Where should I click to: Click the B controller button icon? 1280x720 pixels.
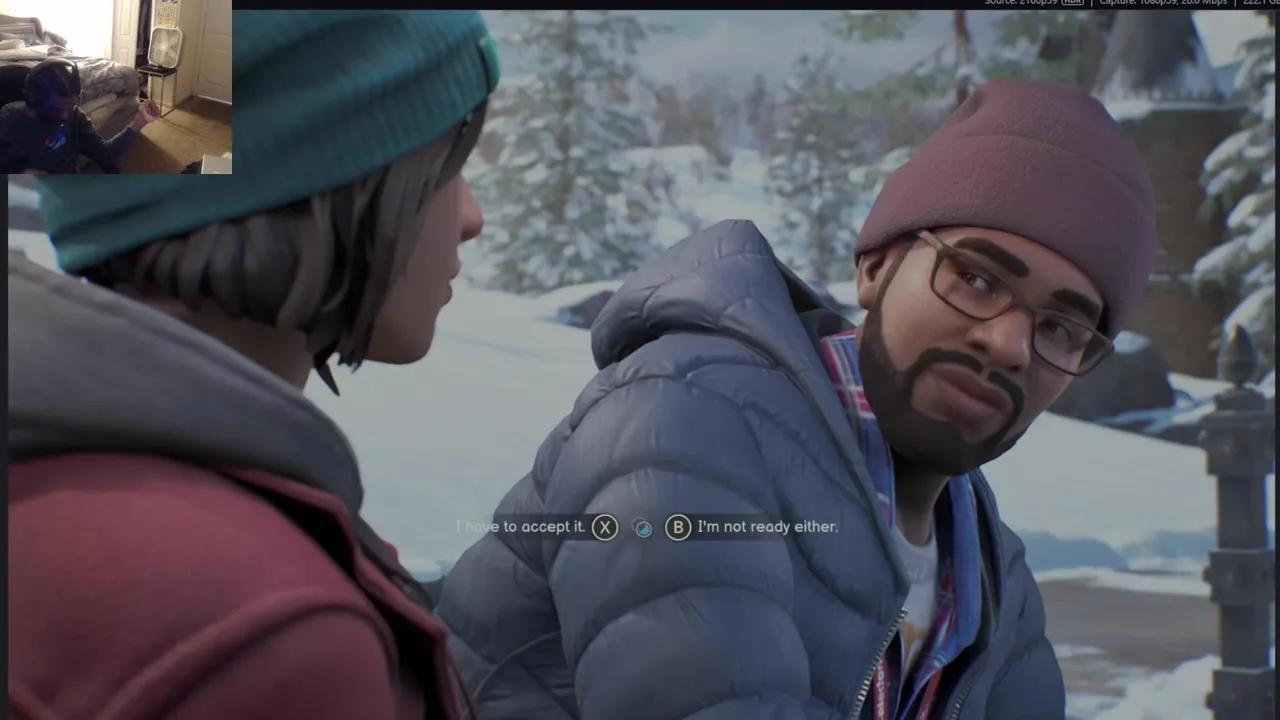(678, 527)
